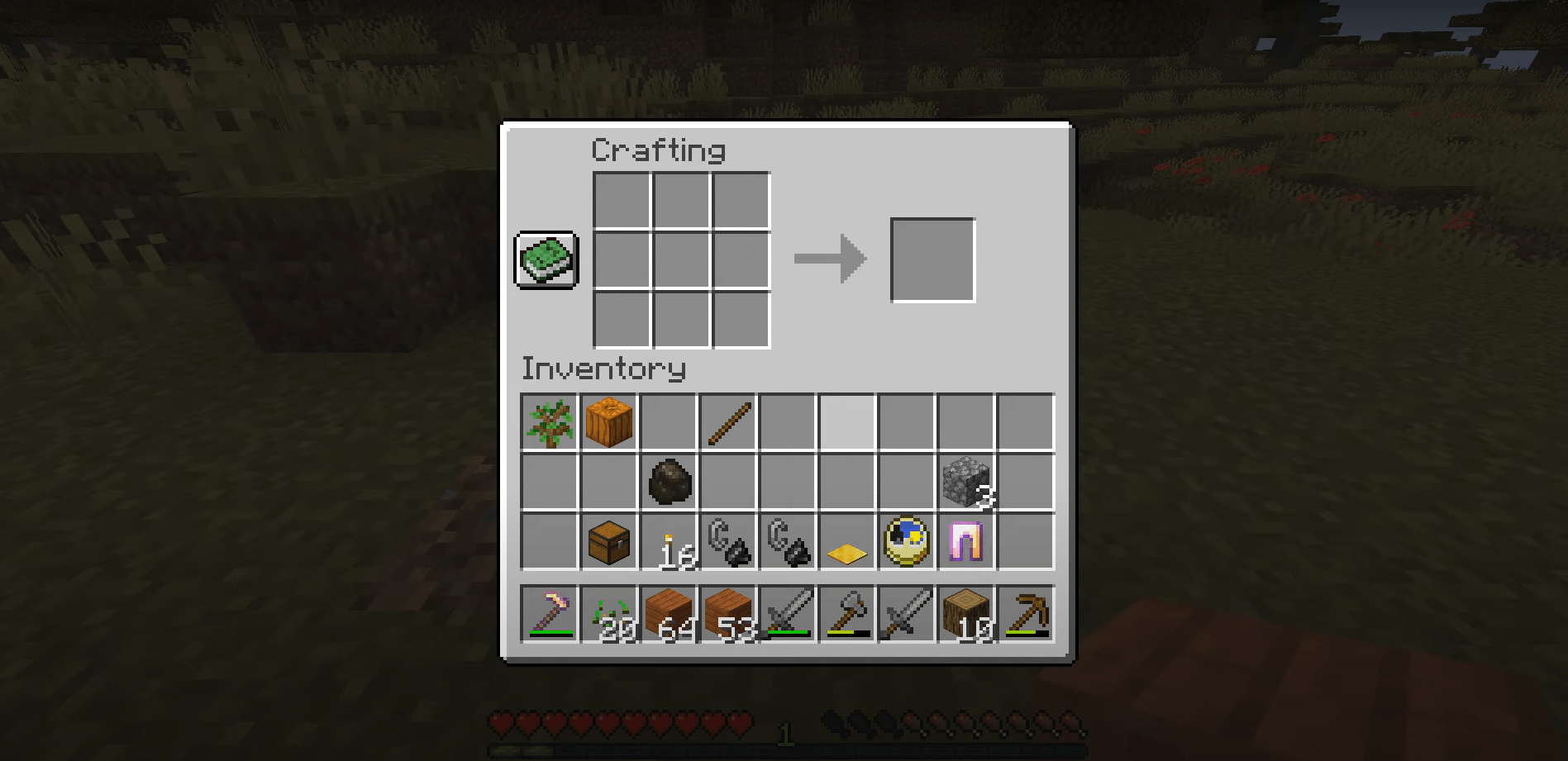1568x761 pixels.
Task: Select the dark lump item
Action: point(669,482)
